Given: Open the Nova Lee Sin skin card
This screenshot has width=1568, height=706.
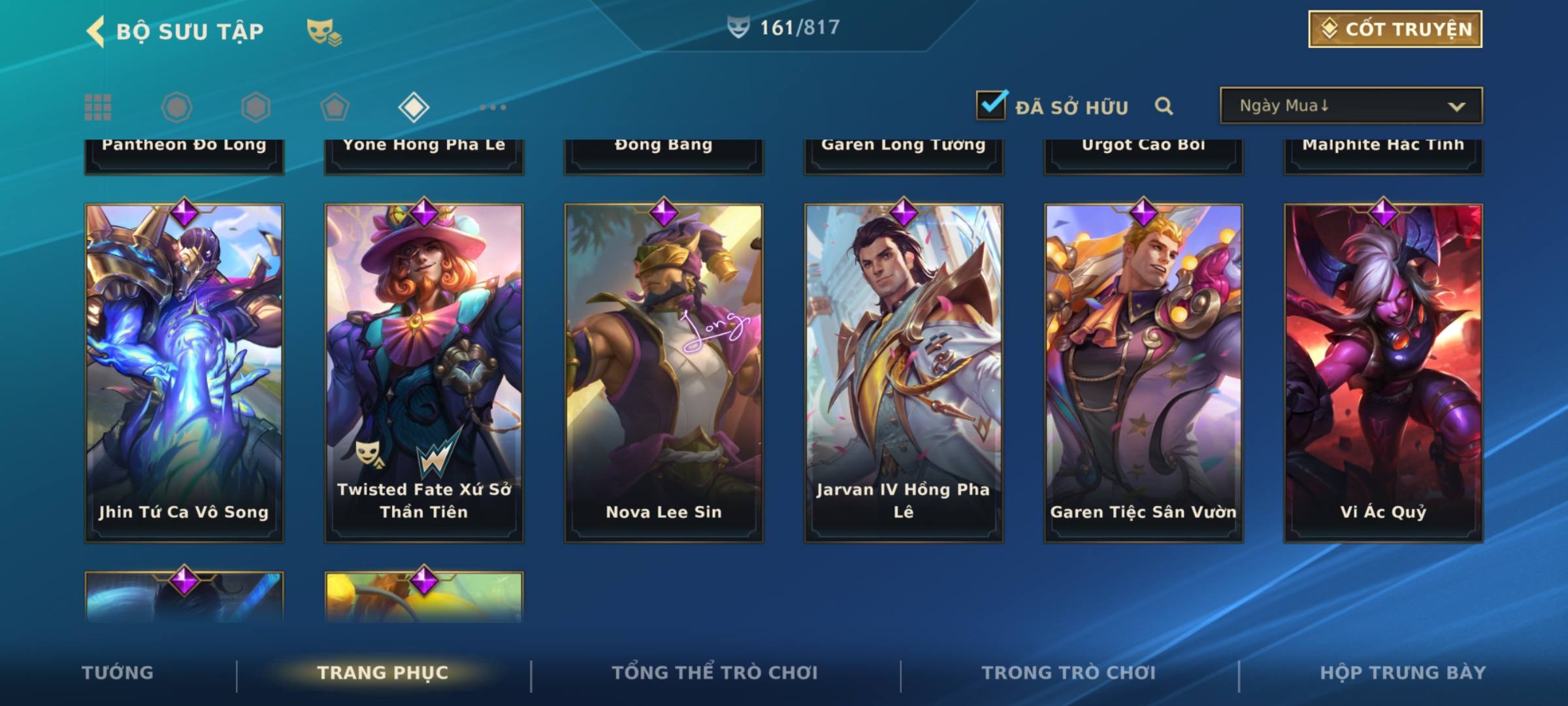Looking at the screenshot, I should [664, 373].
